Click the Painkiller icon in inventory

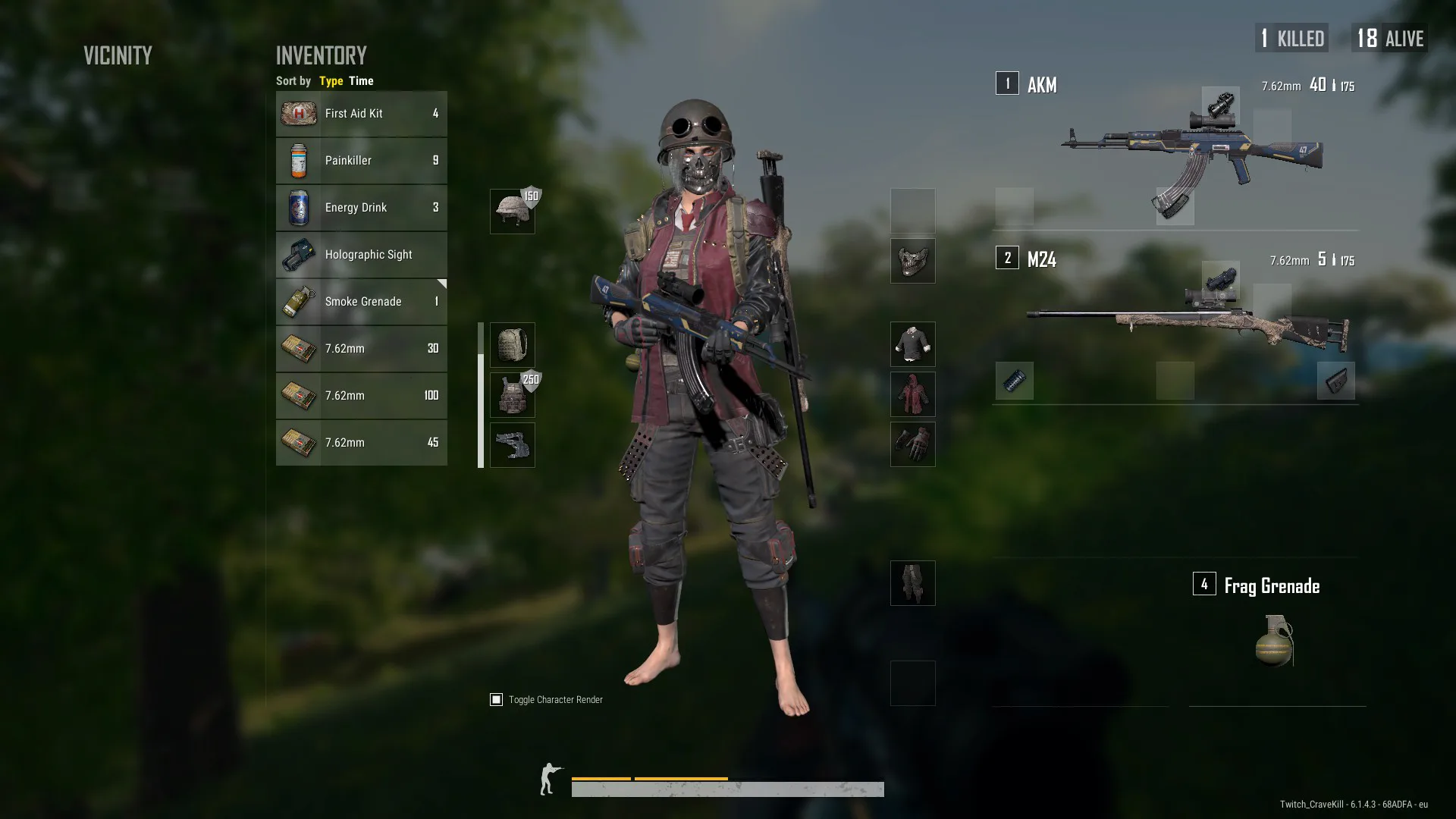point(299,160)
